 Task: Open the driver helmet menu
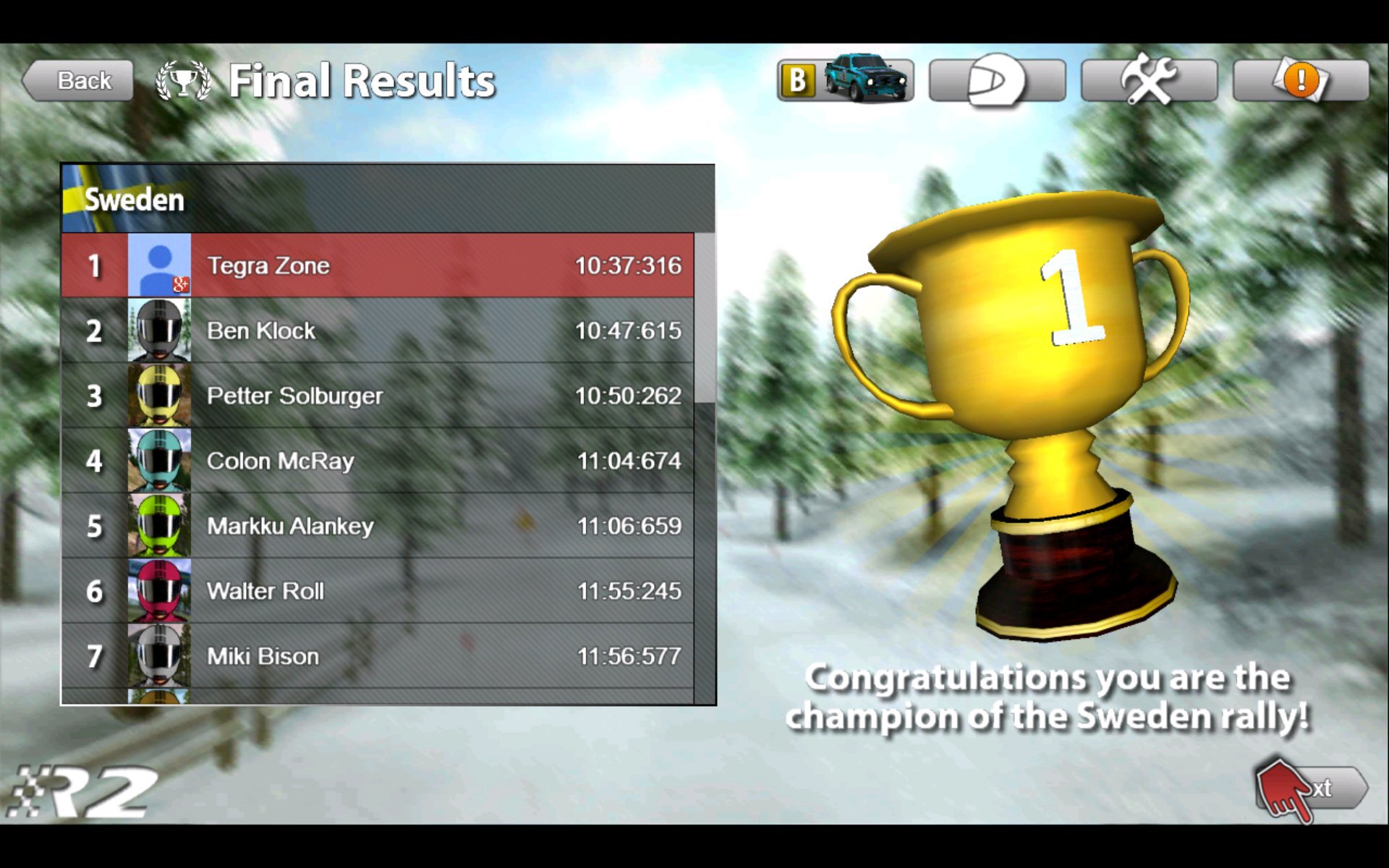pos(997,80)
